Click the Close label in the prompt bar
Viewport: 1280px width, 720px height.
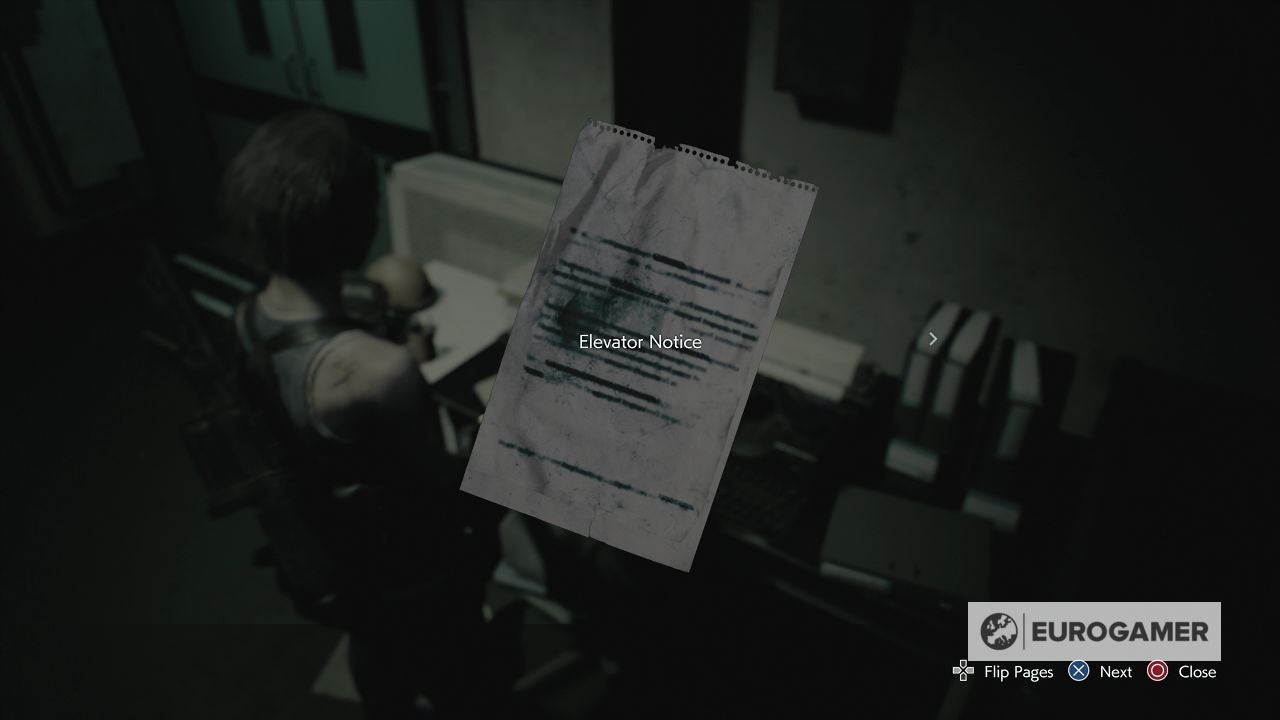point(1196,671)
